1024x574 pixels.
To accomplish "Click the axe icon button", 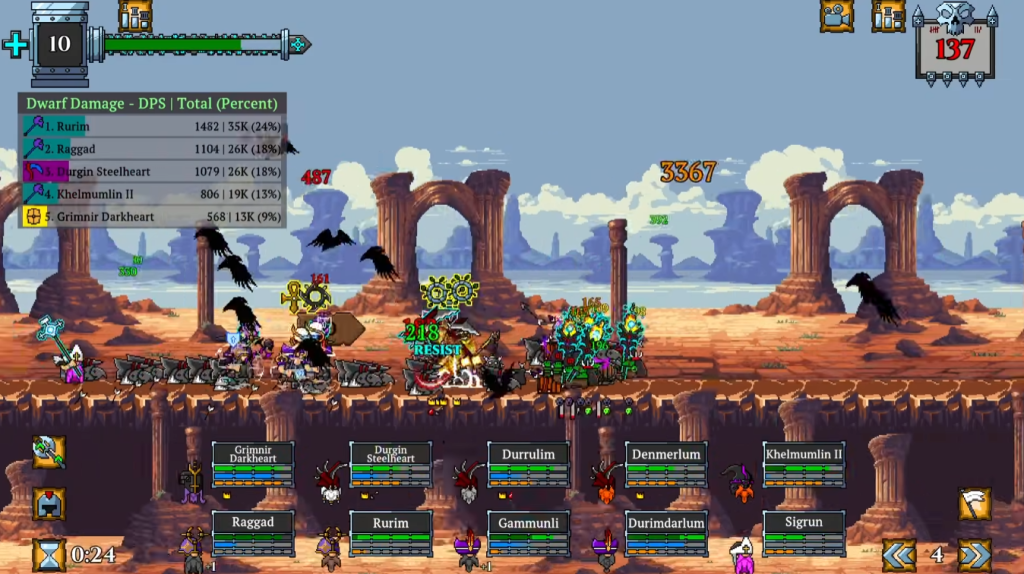I will point(48,452).
